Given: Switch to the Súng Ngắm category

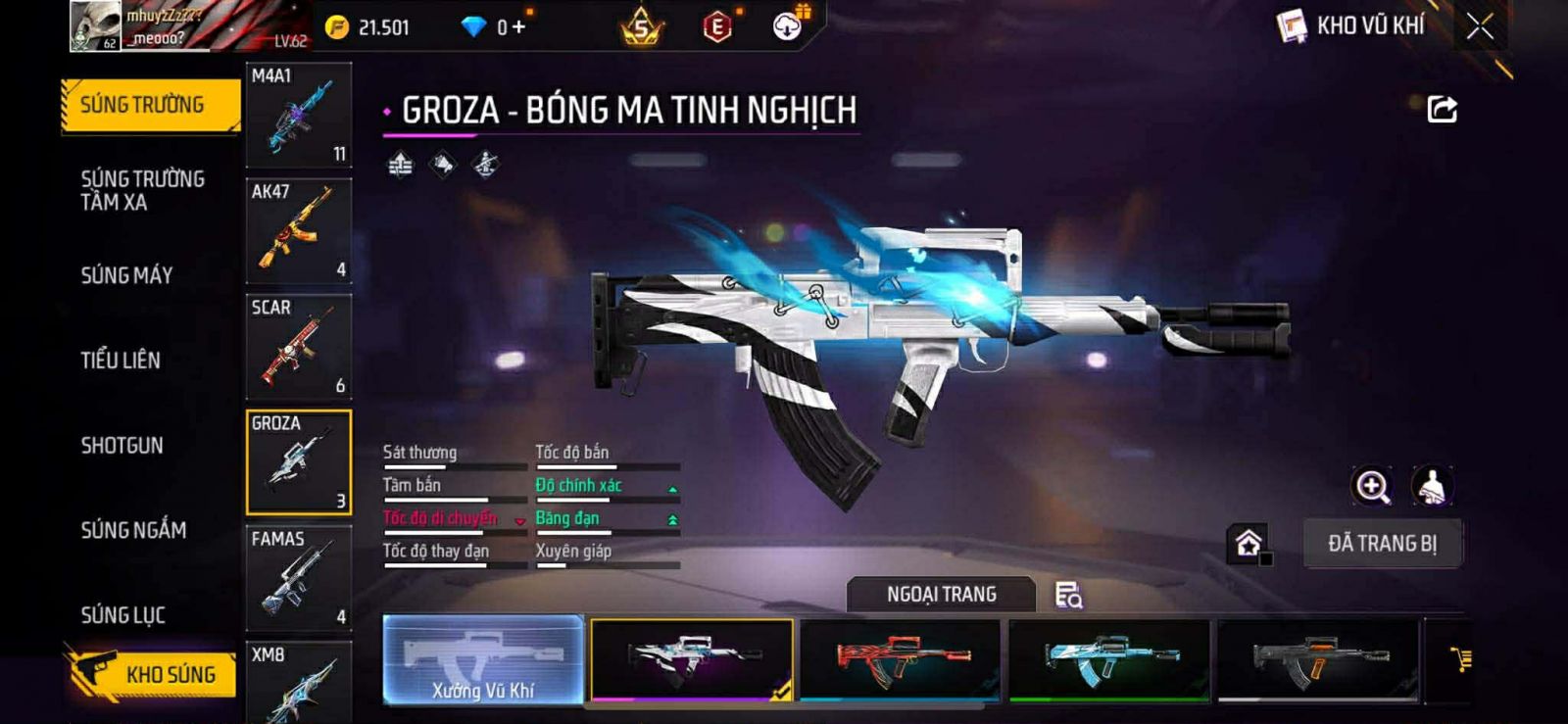Looking at the screenshot, I should [x=133, y=530].
